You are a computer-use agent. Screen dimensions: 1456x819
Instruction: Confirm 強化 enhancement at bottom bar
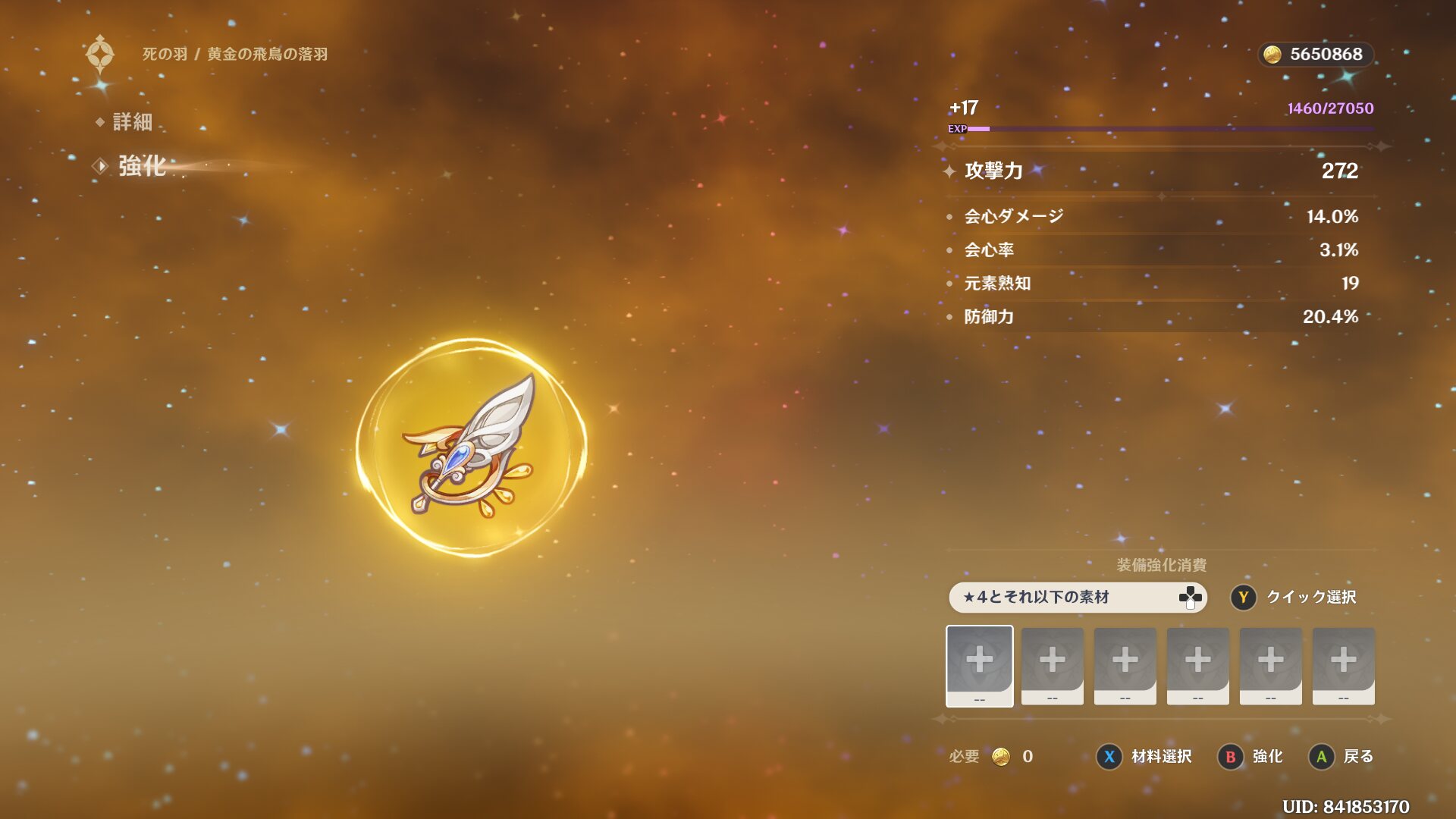(1251, 756)
